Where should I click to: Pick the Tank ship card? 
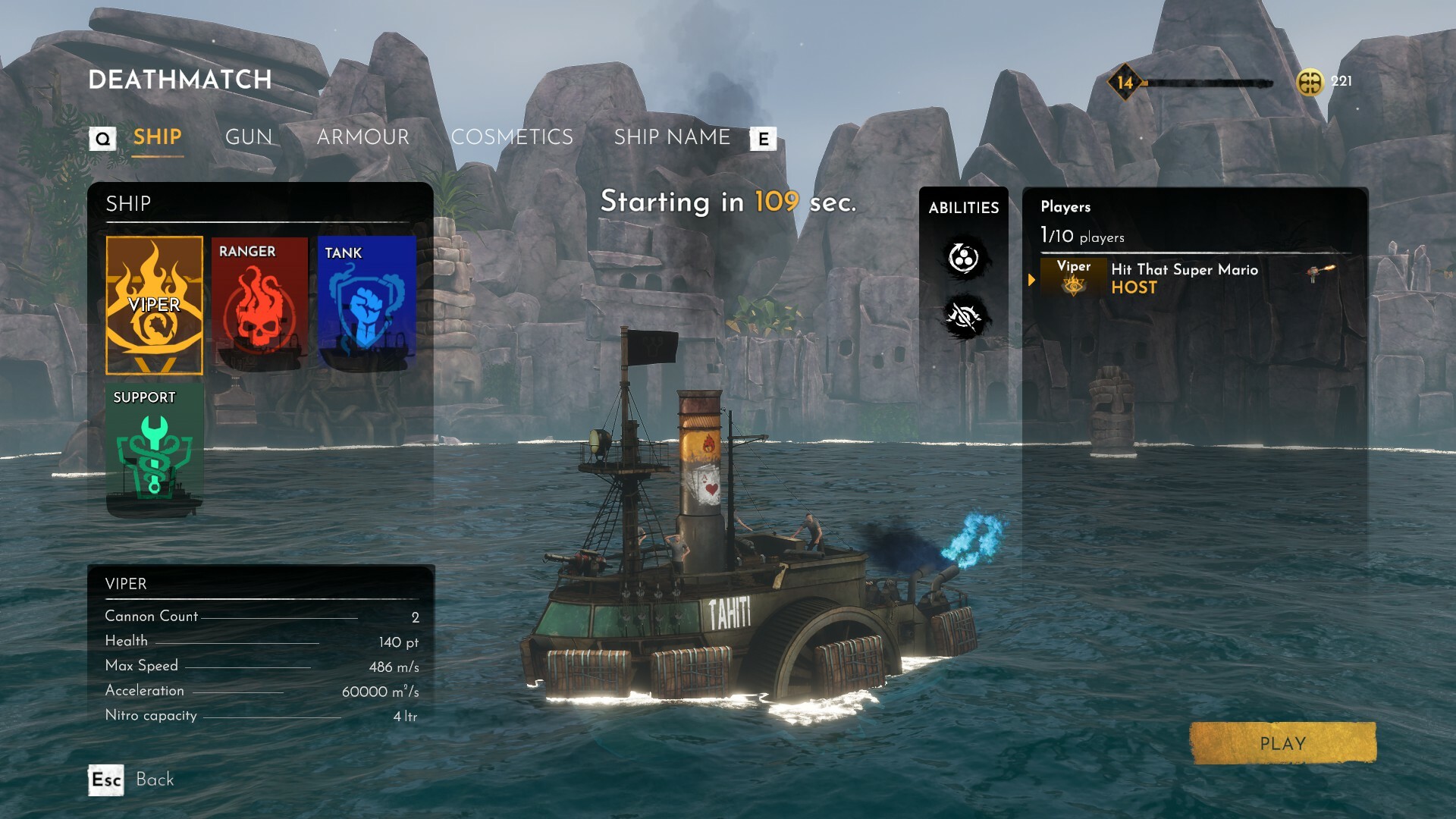point(367,305)
